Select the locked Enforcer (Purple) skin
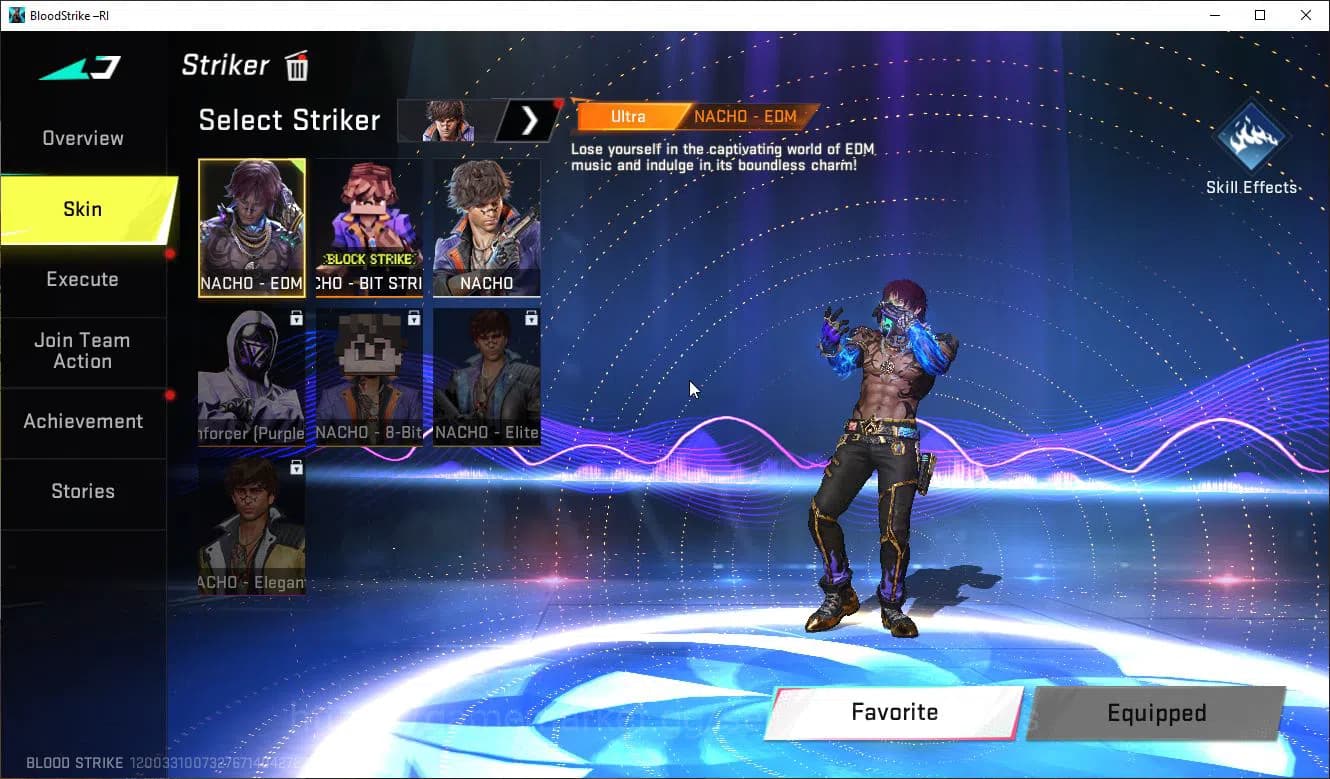Screen dimensions: 1330x779 (x=252, y=377)
